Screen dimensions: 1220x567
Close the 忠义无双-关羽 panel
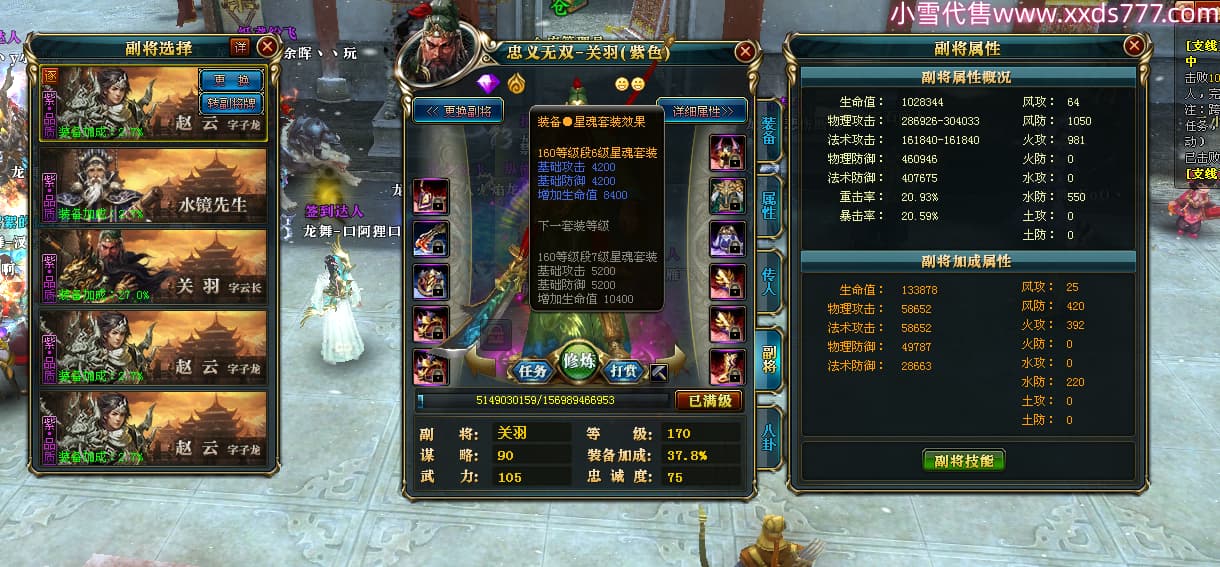click(x=745, y=52)
